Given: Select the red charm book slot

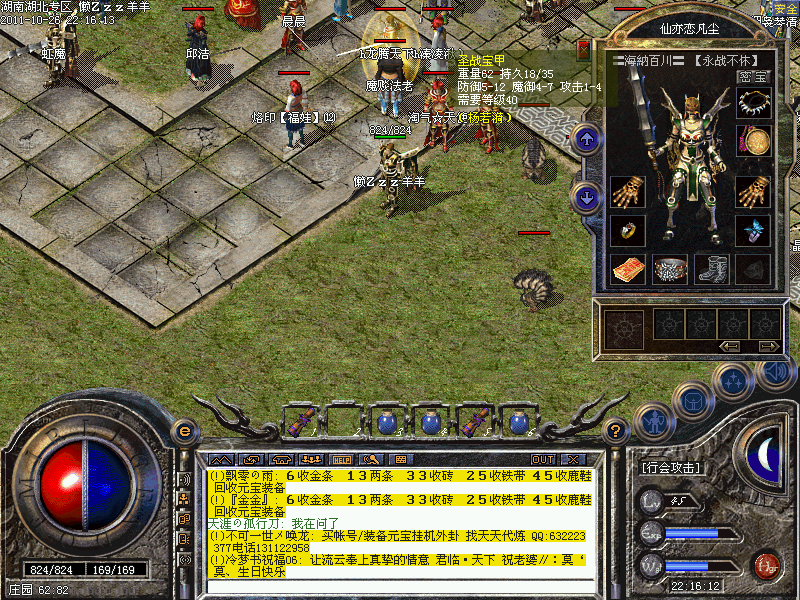Looking at the screenshot, I should (x=627, y=268).
